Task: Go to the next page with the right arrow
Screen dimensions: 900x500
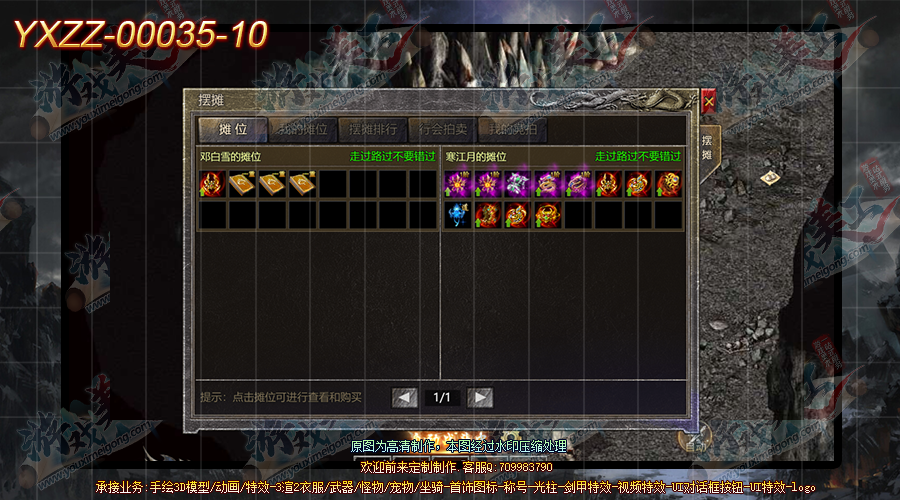Action: [x=480, y=397]
